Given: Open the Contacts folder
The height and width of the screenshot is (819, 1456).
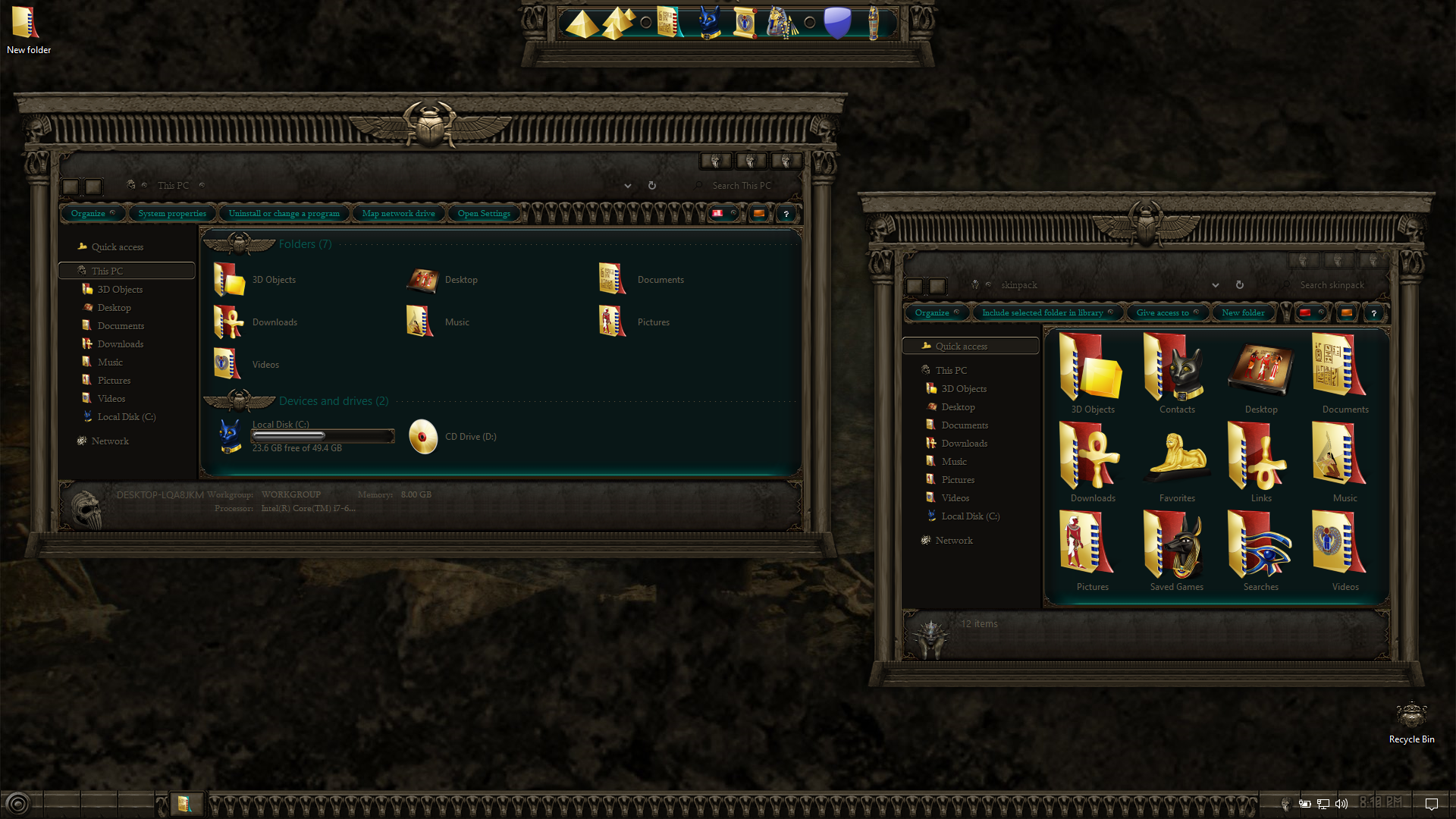Looking at the screenshot, I should tap(1176, 373).
